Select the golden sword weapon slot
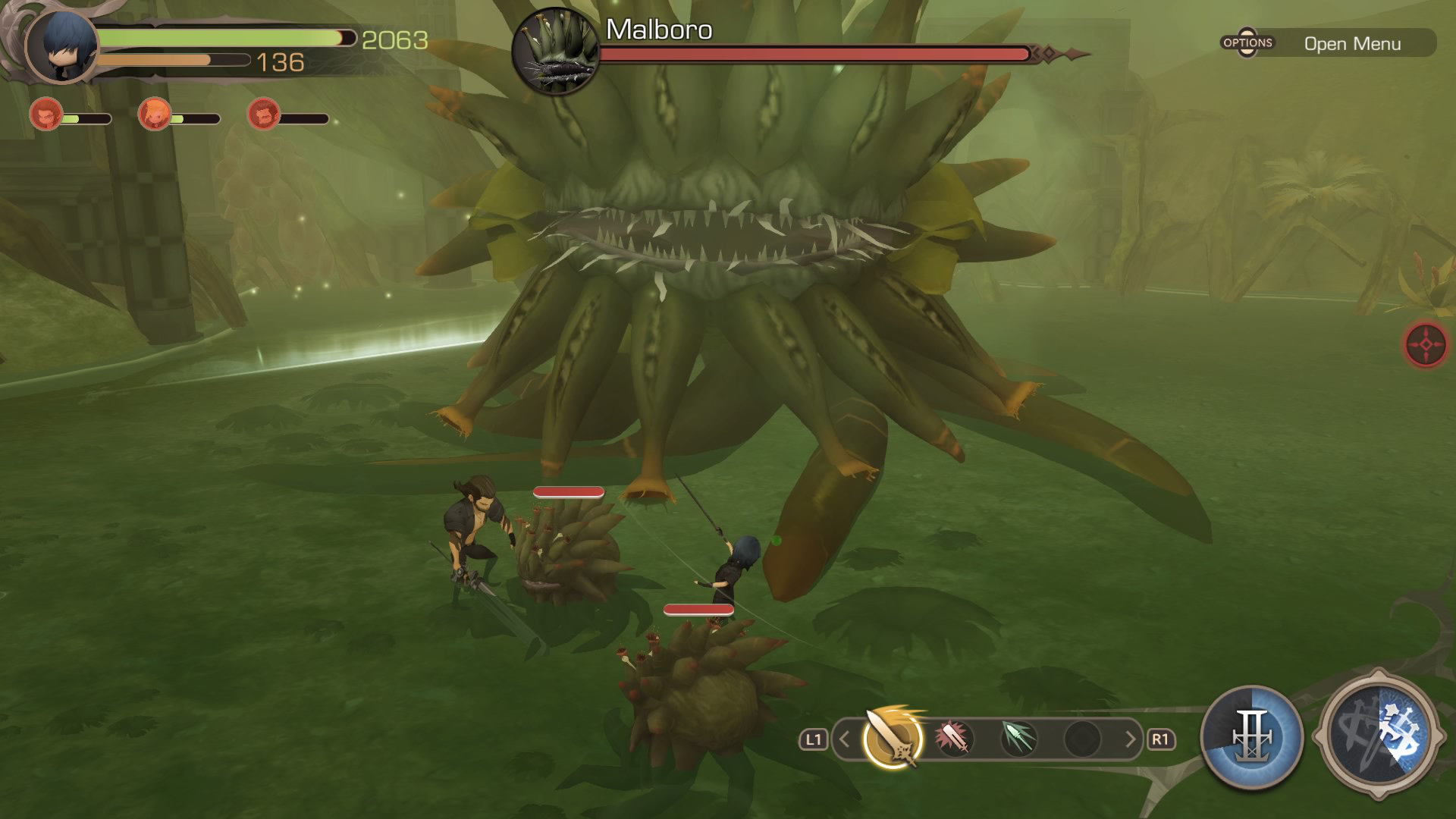The height and width of the screenshot is (819, 1456). [x=893, y=738]
